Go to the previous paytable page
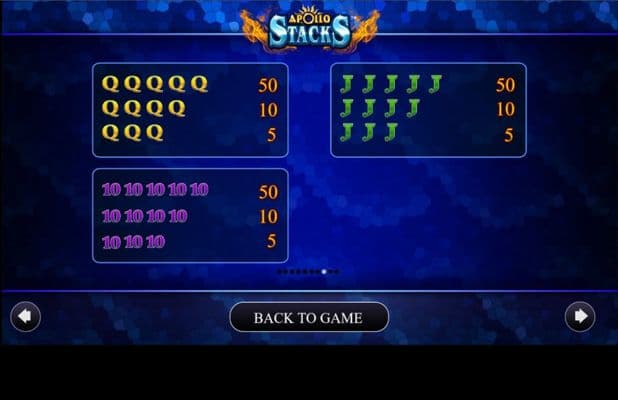This screenshot has height=400, width=618. click(26, 317)
